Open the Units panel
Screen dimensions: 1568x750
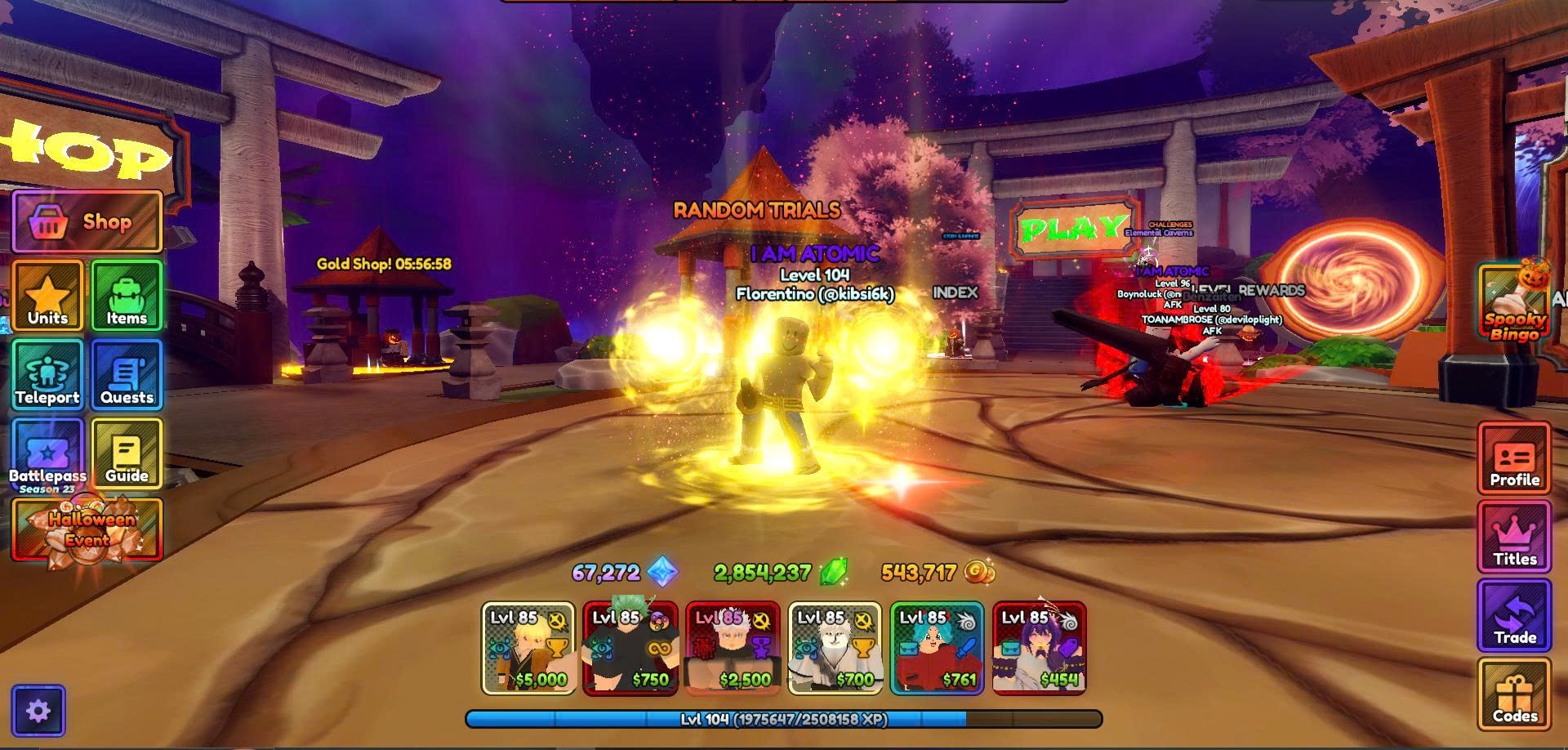click(x=47, y=296)
